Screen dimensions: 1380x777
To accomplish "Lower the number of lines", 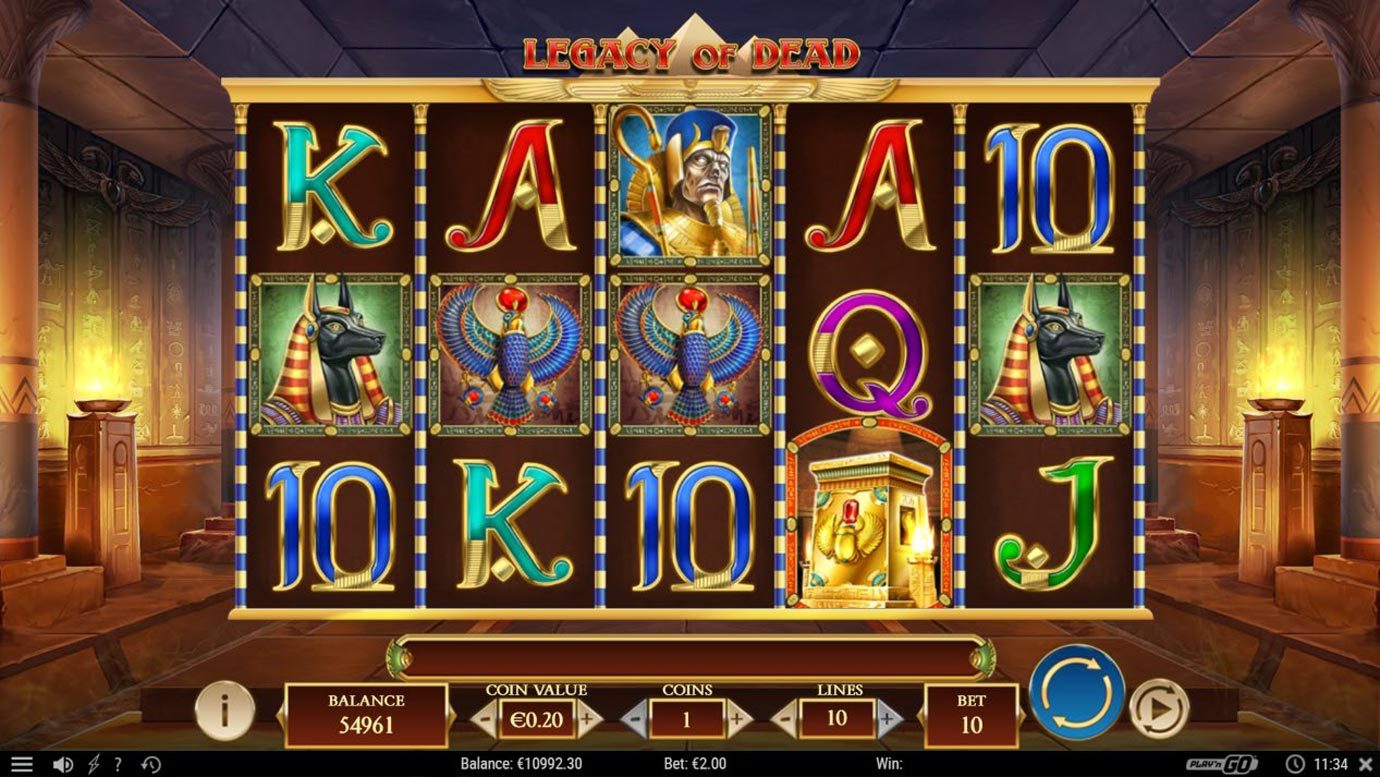I will pyautogui.click(x=785, y=718).
